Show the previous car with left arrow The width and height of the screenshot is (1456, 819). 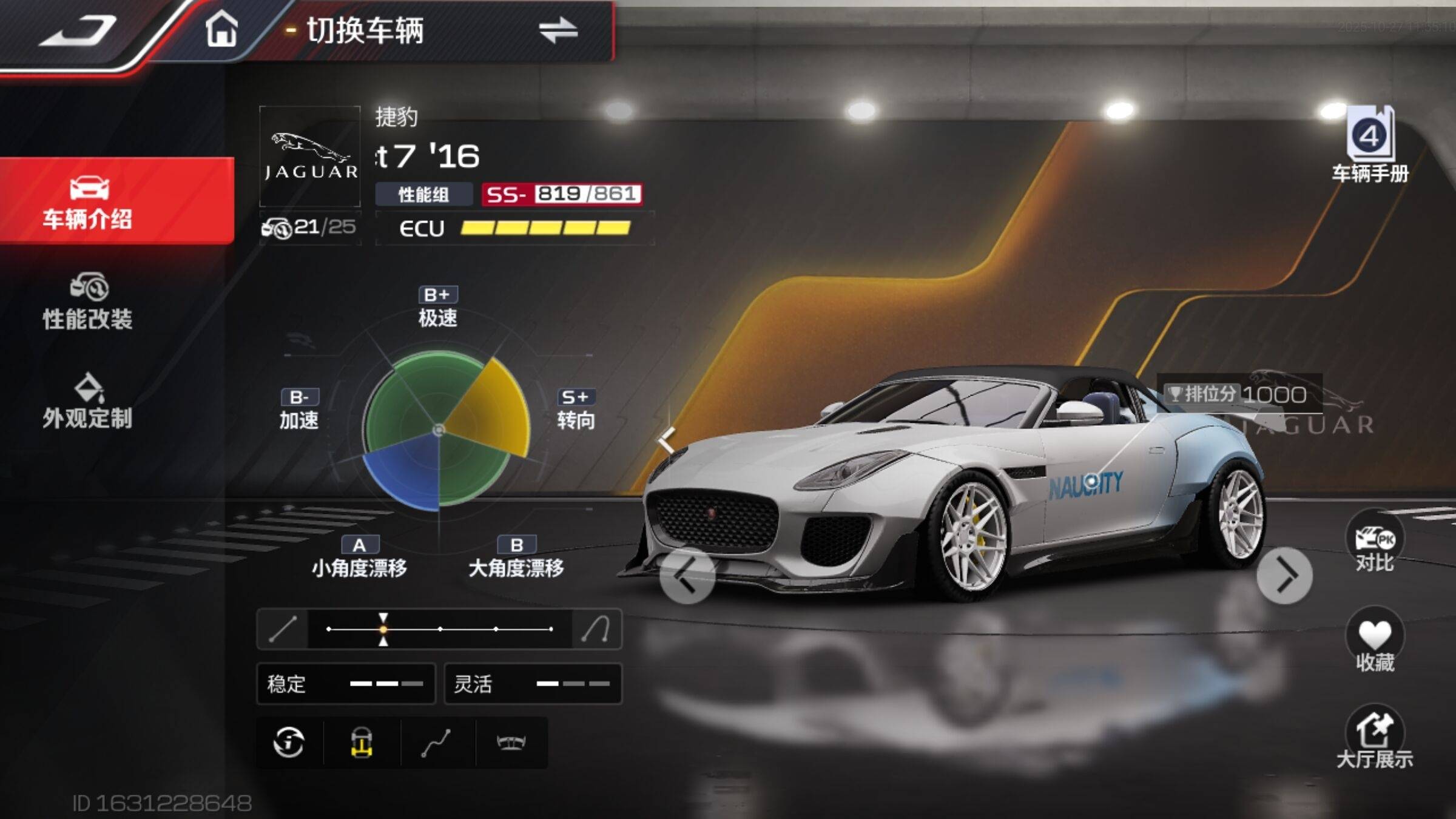point(687,575)
